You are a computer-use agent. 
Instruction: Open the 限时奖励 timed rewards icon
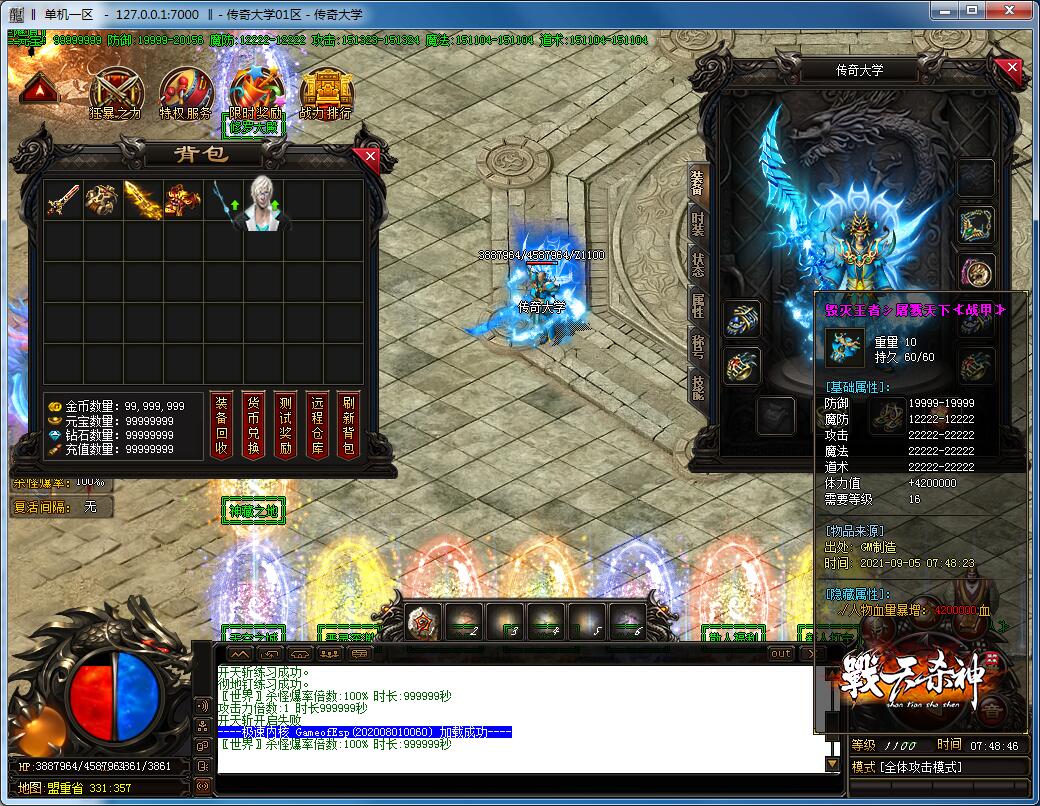pyautogui.click(x=255, y=91)
